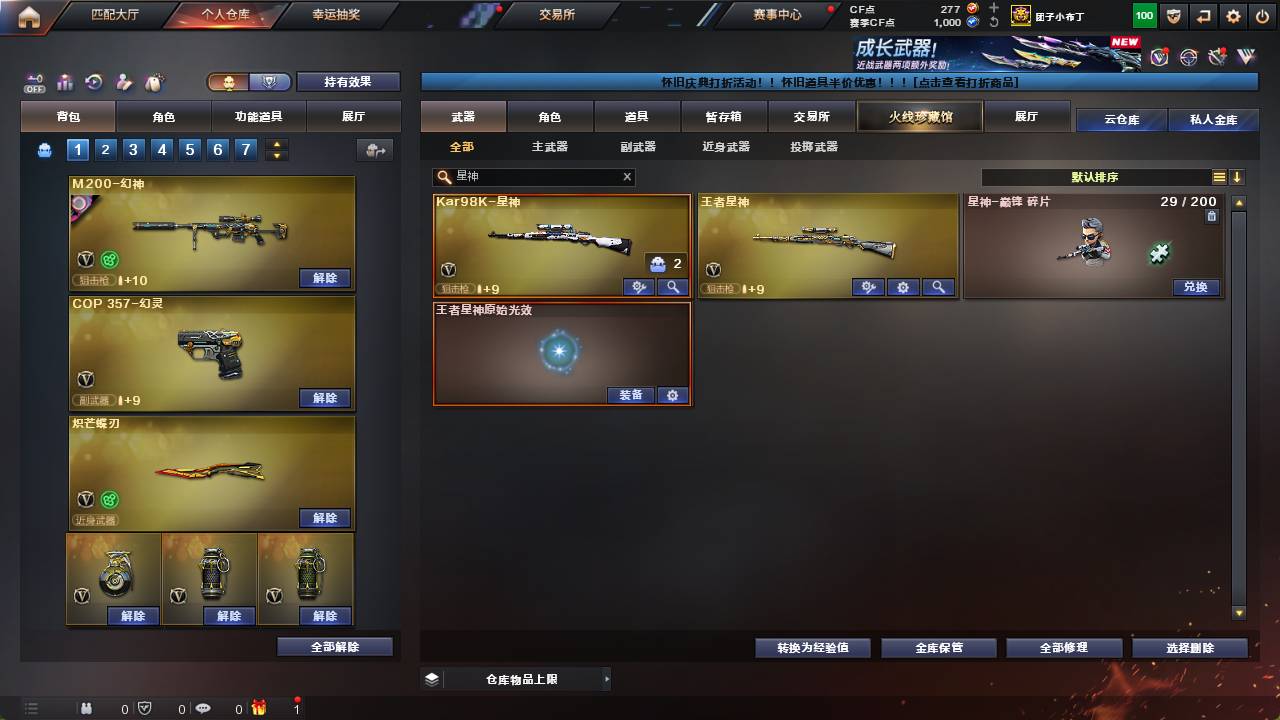The width and height of the screenshot is (1280, 720).
Task: Switch to the 暂存箱 tab
Action: pos(722,116)
